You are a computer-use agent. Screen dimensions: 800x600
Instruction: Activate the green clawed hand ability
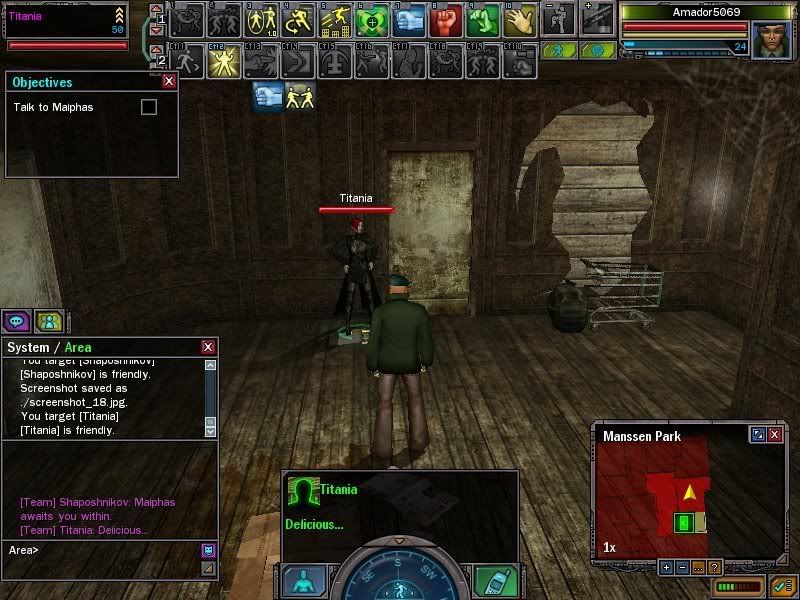tap(482, 19)
